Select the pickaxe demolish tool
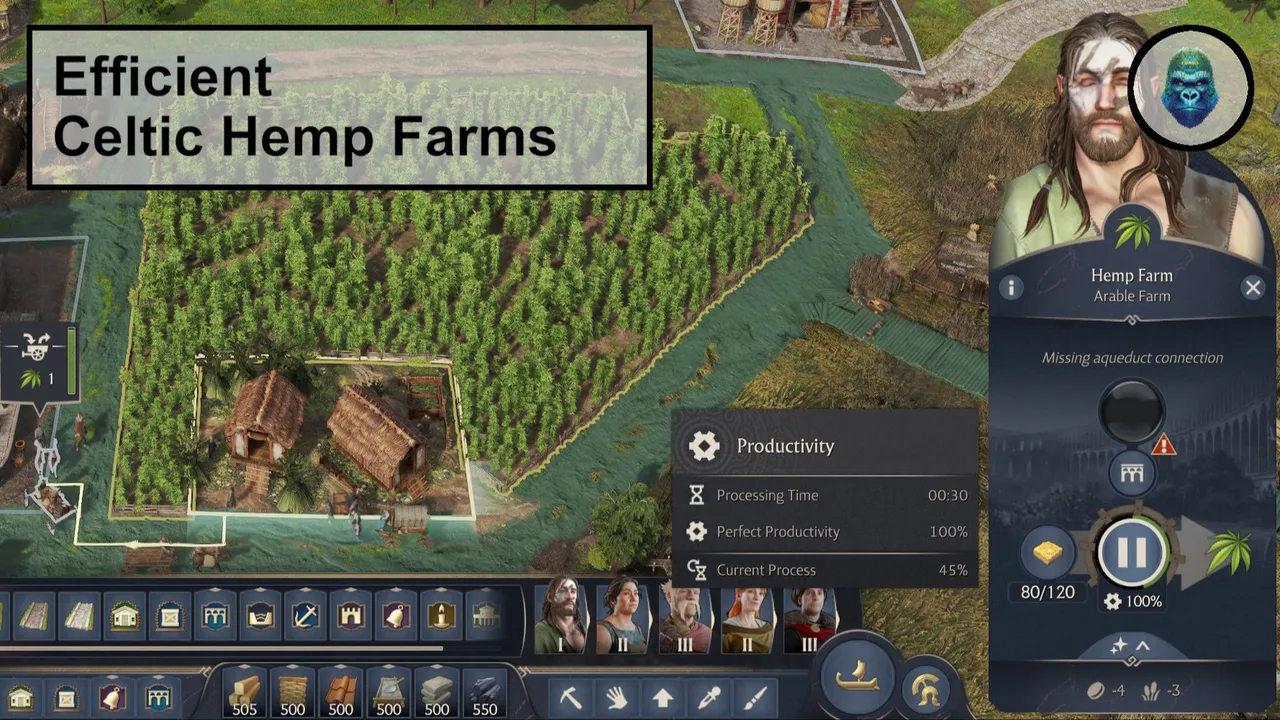This screenshot has width=1280, height=720. (x=571, y=697)
